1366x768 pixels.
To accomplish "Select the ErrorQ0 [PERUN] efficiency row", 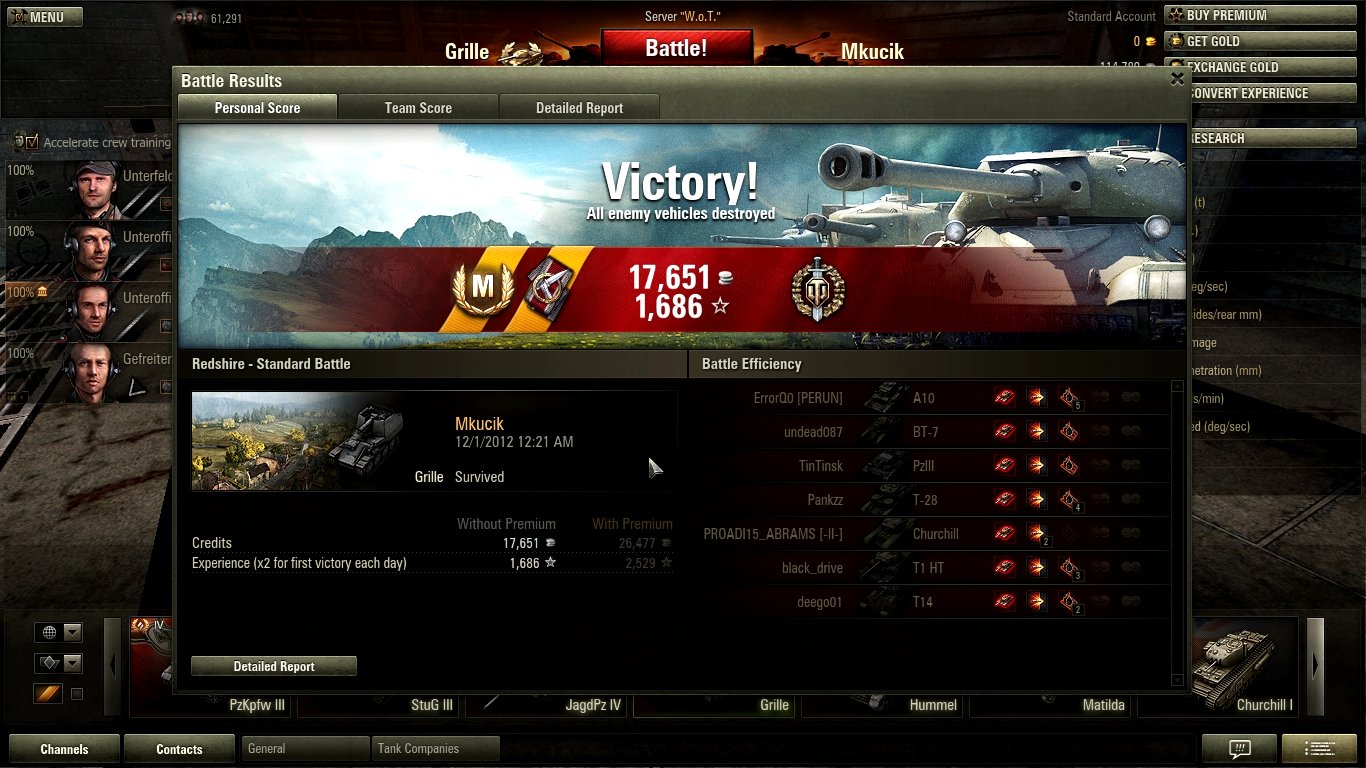I will (x=930, y=398).
